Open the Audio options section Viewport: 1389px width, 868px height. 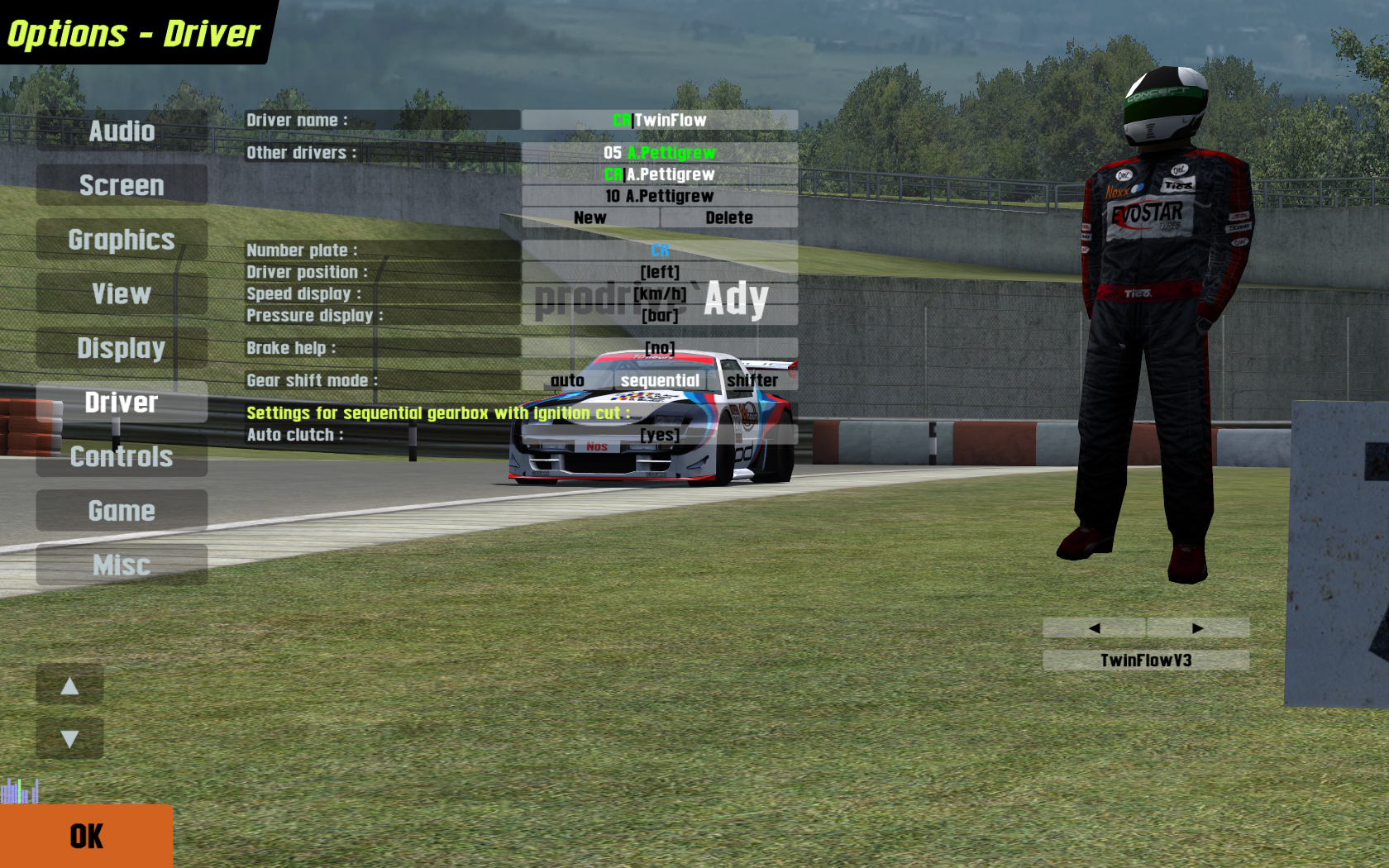click(122, 131)
